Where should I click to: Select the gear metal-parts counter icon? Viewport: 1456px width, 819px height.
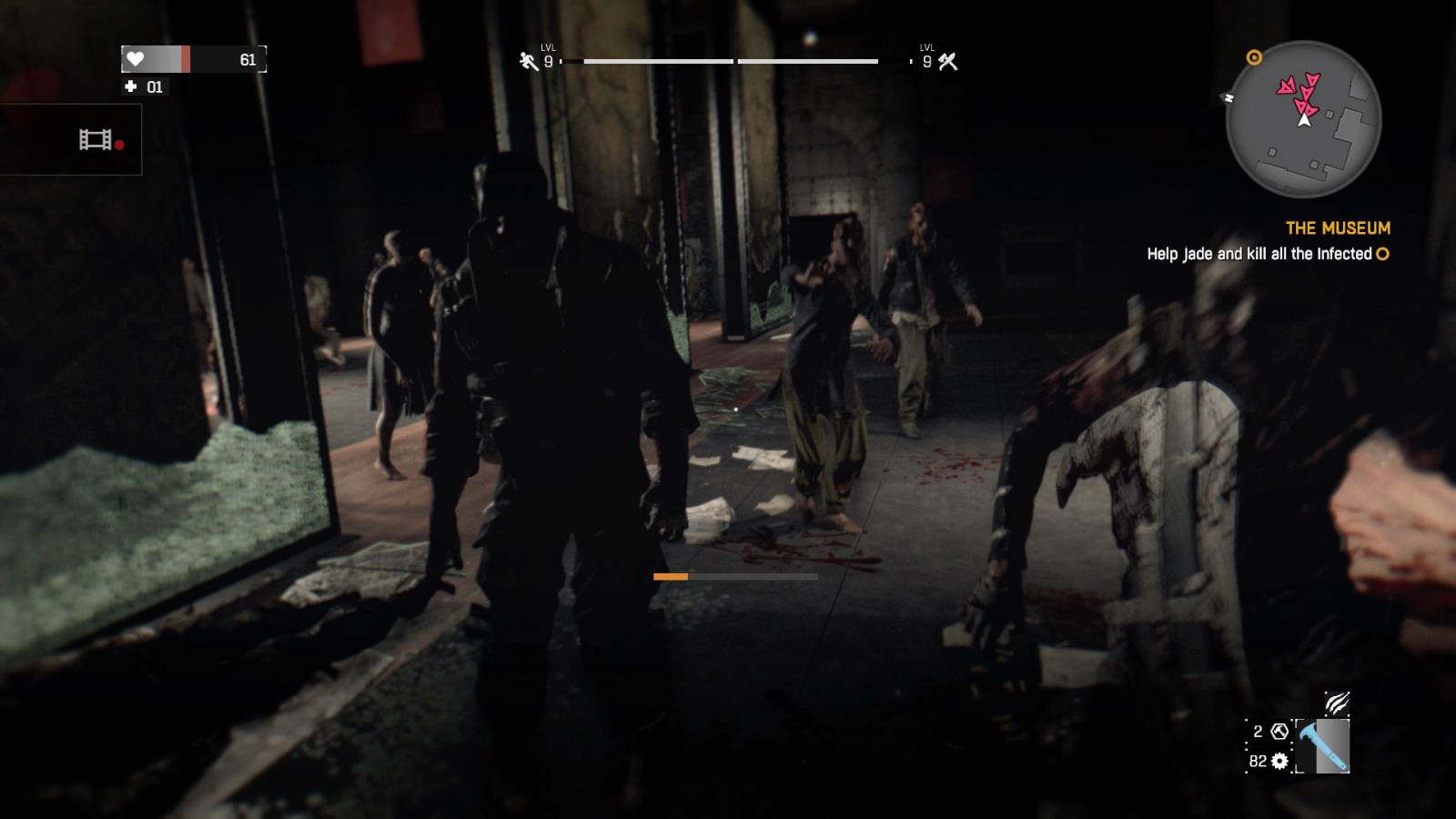(x=1279, y=761)
